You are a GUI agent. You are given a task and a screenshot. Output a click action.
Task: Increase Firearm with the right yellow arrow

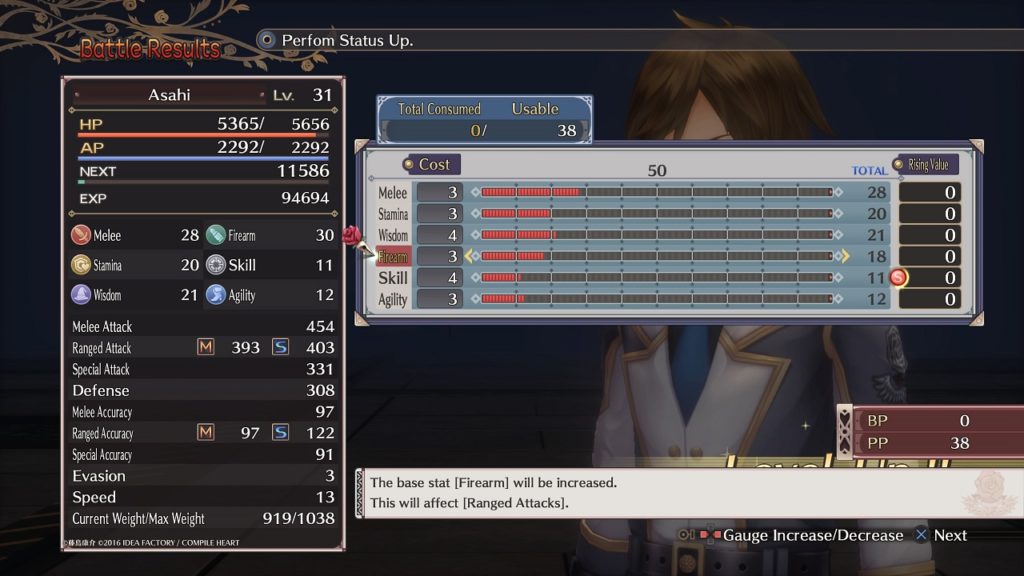(x=844, y=257)
